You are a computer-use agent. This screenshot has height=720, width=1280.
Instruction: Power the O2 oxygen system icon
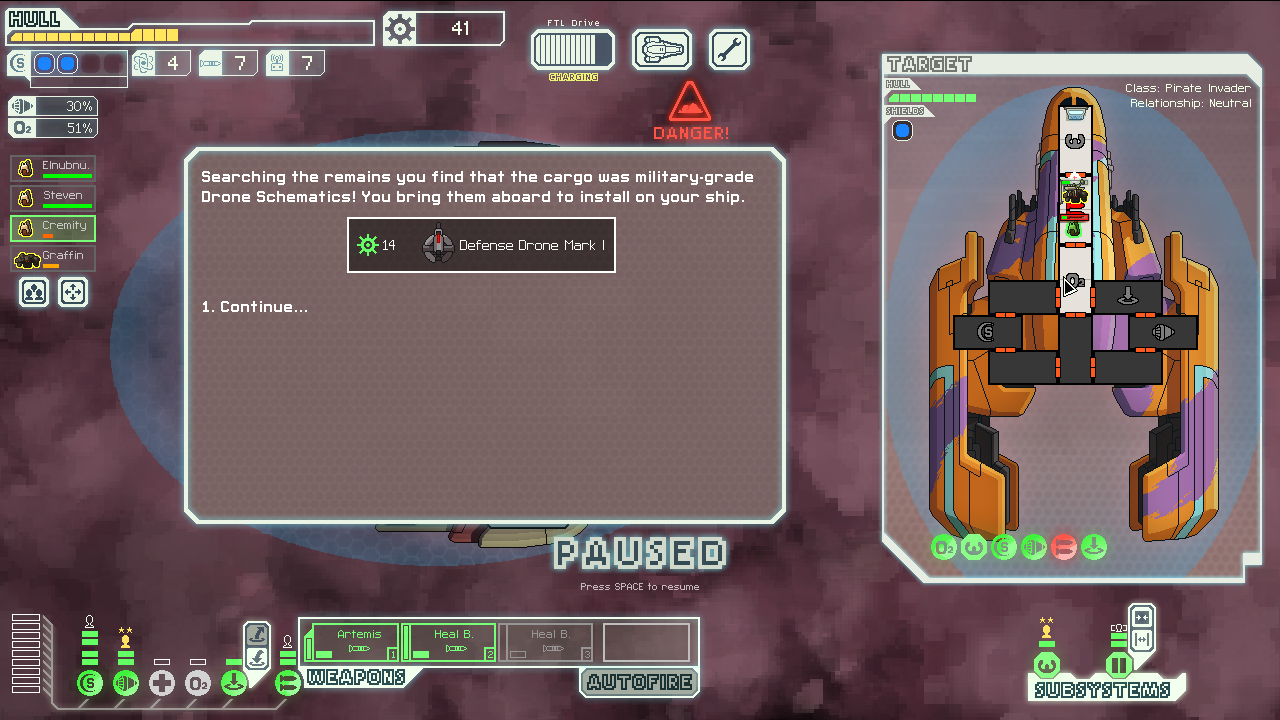(198, 684)
